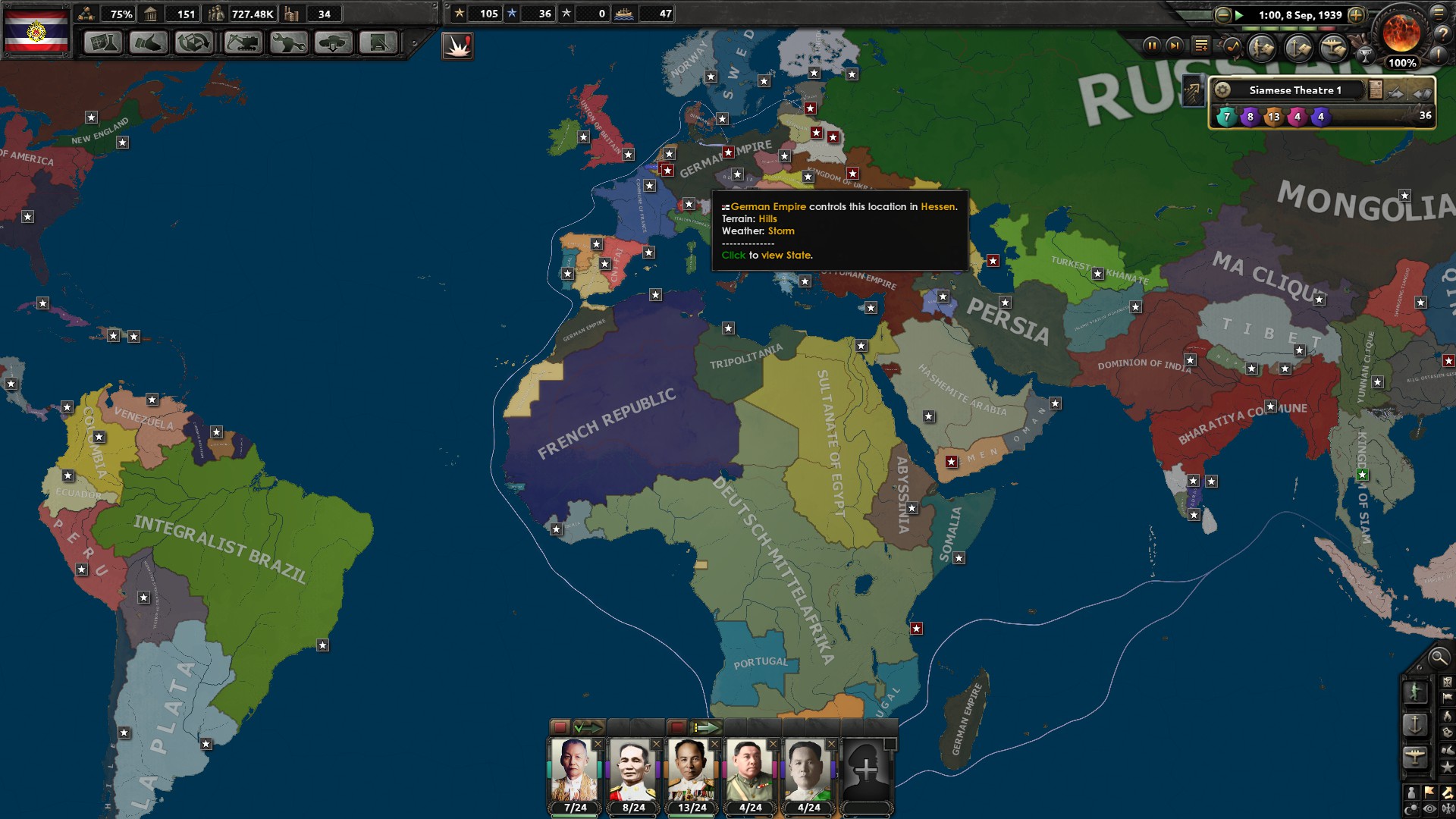Open the Trade menu
The width and height of the screenshot is (1456, 819).
coord(193,43)
